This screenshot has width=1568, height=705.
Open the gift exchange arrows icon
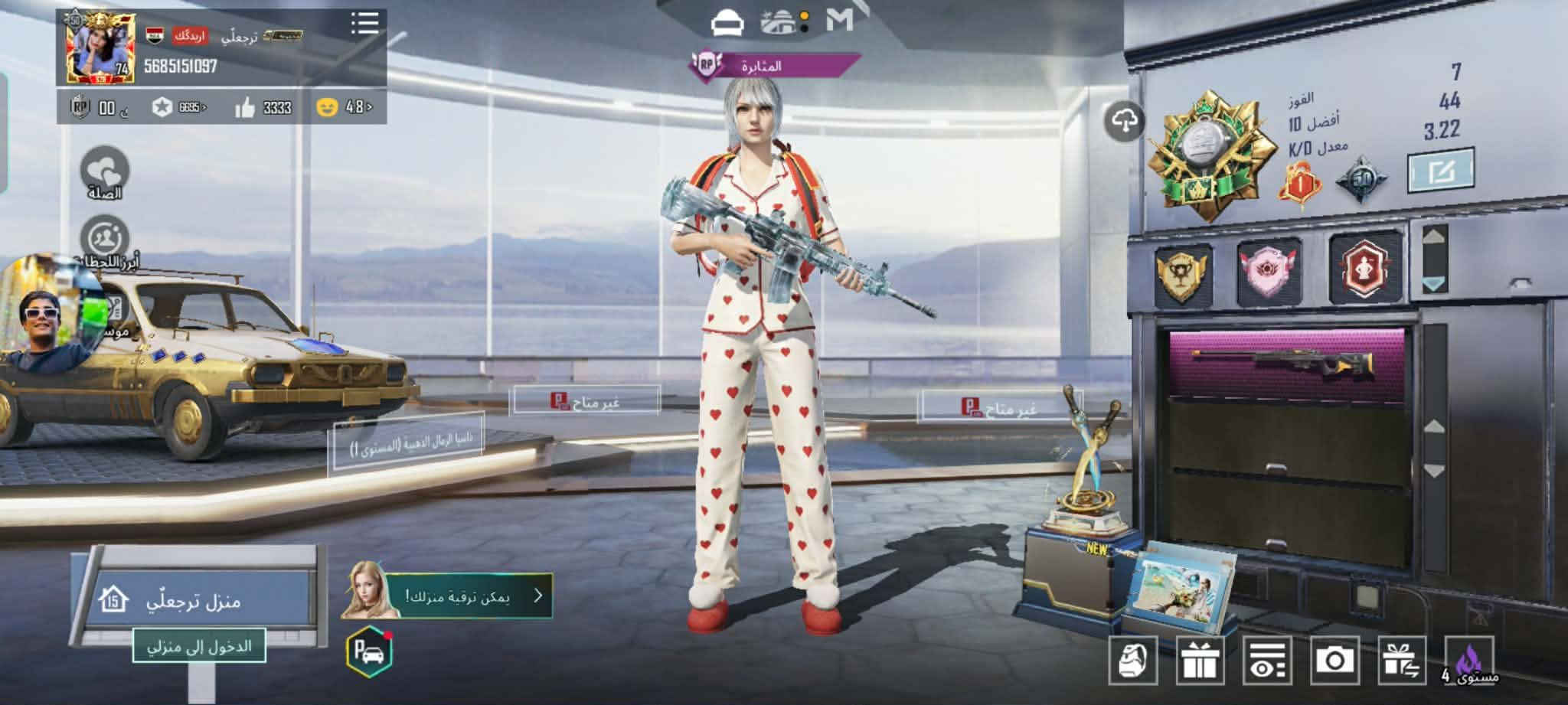(1401, 660)
